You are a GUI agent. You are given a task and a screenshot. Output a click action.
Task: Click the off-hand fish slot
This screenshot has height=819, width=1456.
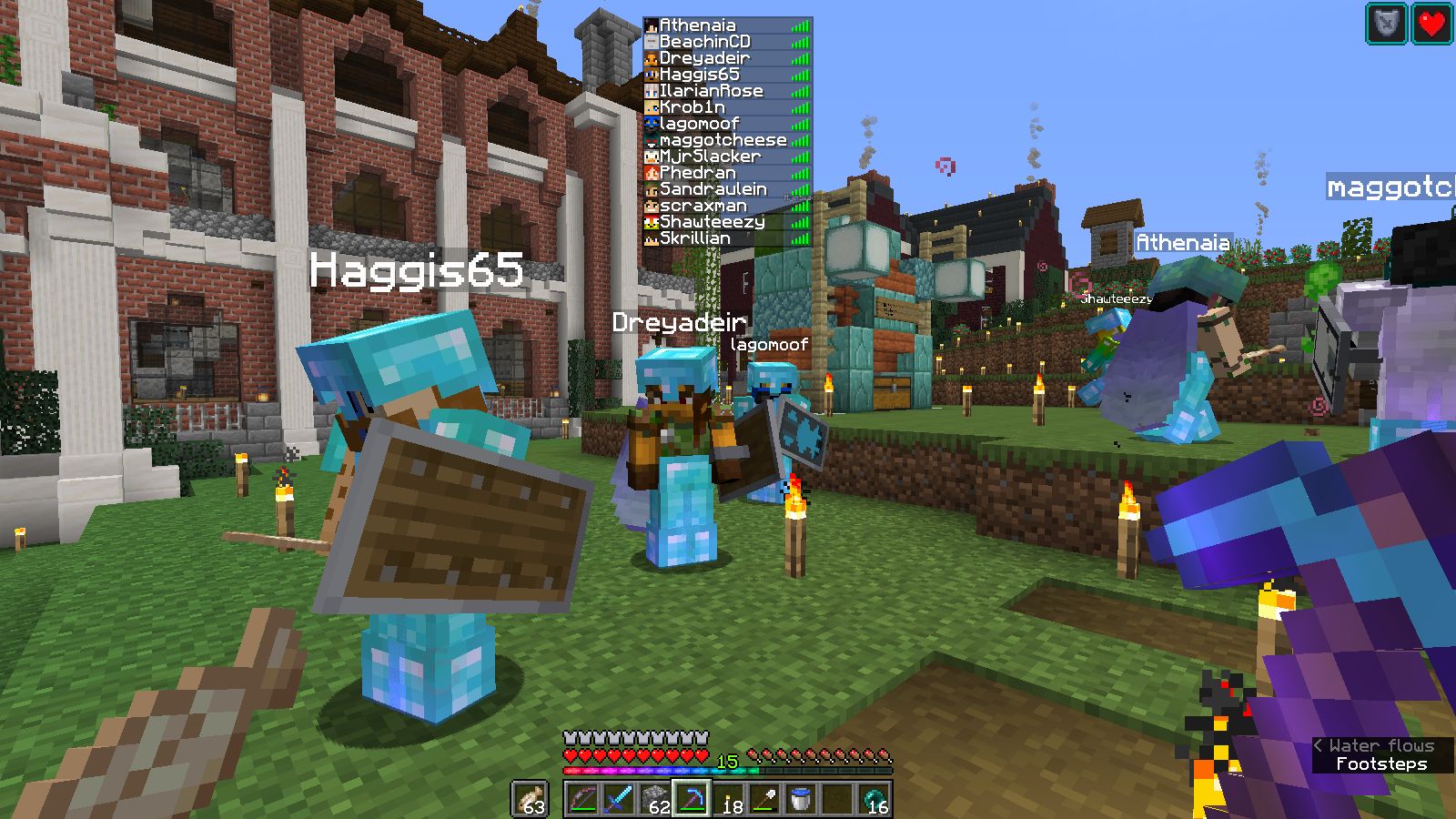tap(530, 799)
